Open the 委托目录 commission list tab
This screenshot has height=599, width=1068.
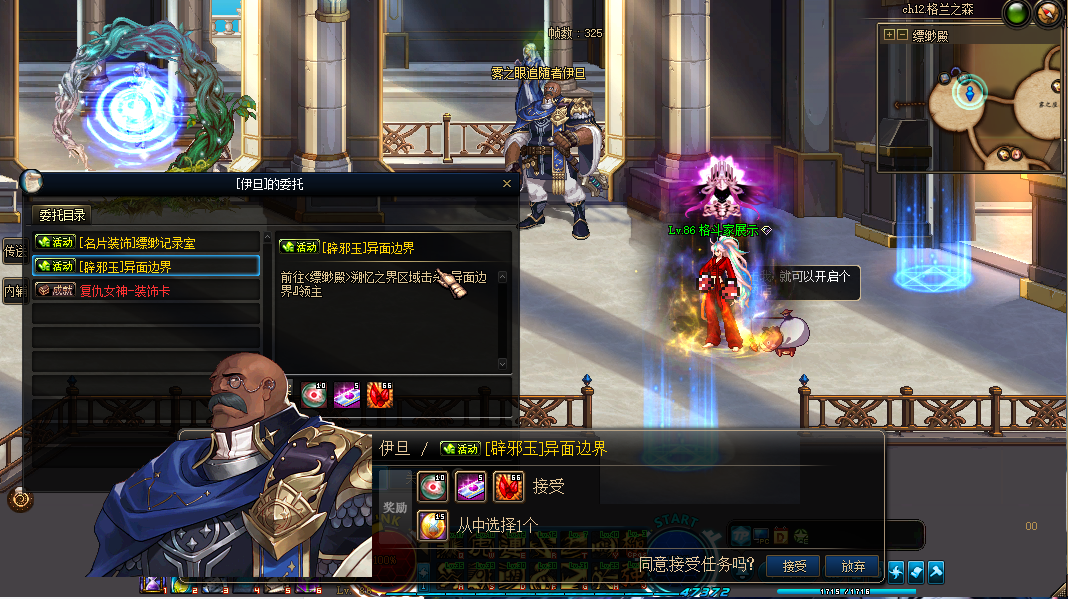tap(62, 215)
